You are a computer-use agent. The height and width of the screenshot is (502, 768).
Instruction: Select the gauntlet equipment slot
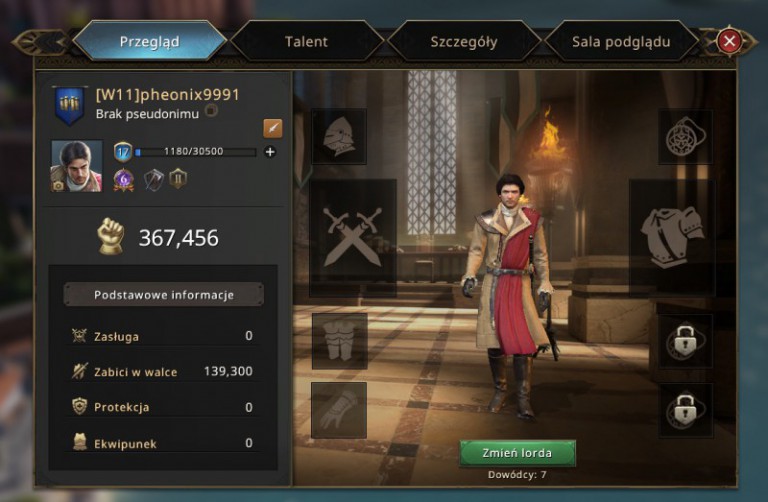(x=339, y=410)
